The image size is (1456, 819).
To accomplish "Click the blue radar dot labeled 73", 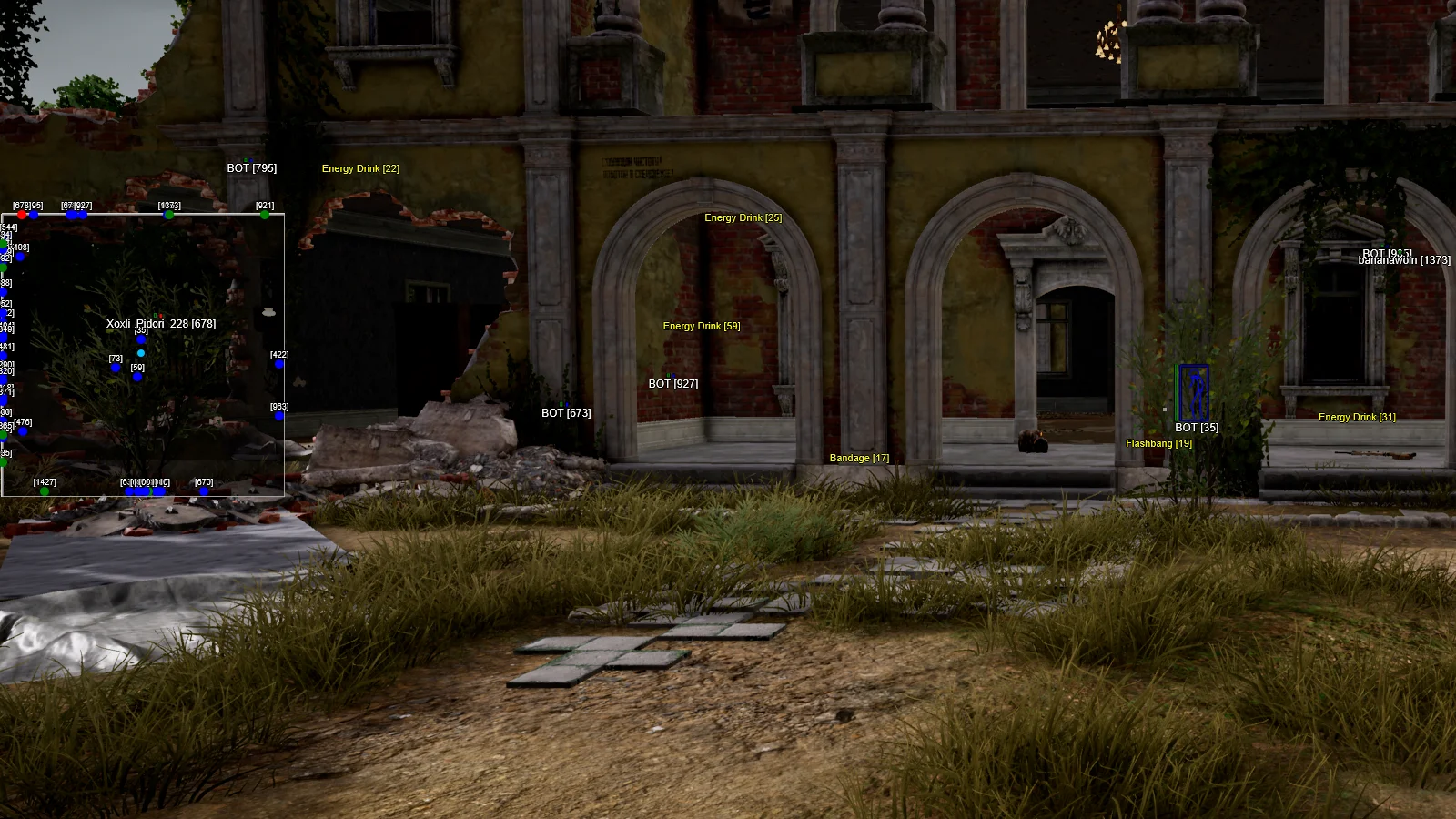I will click(116, 368).
